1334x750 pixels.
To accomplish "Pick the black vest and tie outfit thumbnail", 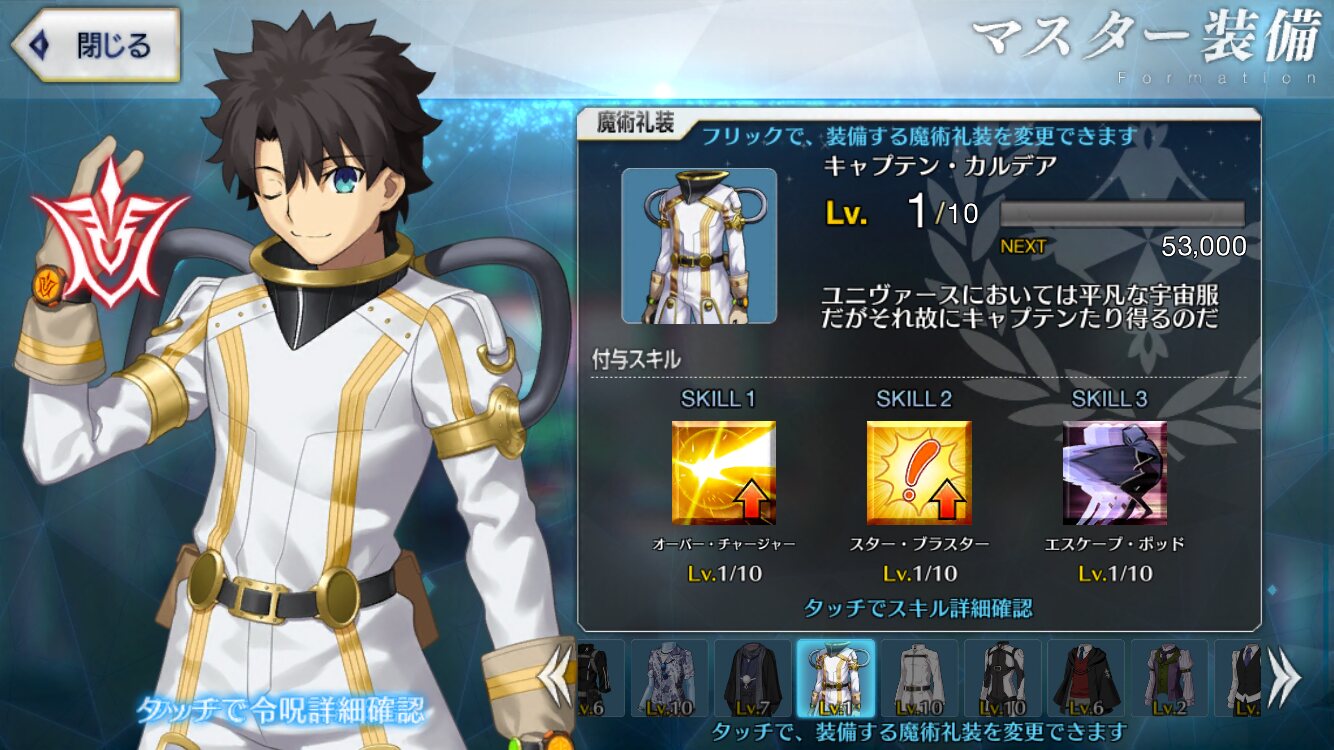I will [1240, 679].
